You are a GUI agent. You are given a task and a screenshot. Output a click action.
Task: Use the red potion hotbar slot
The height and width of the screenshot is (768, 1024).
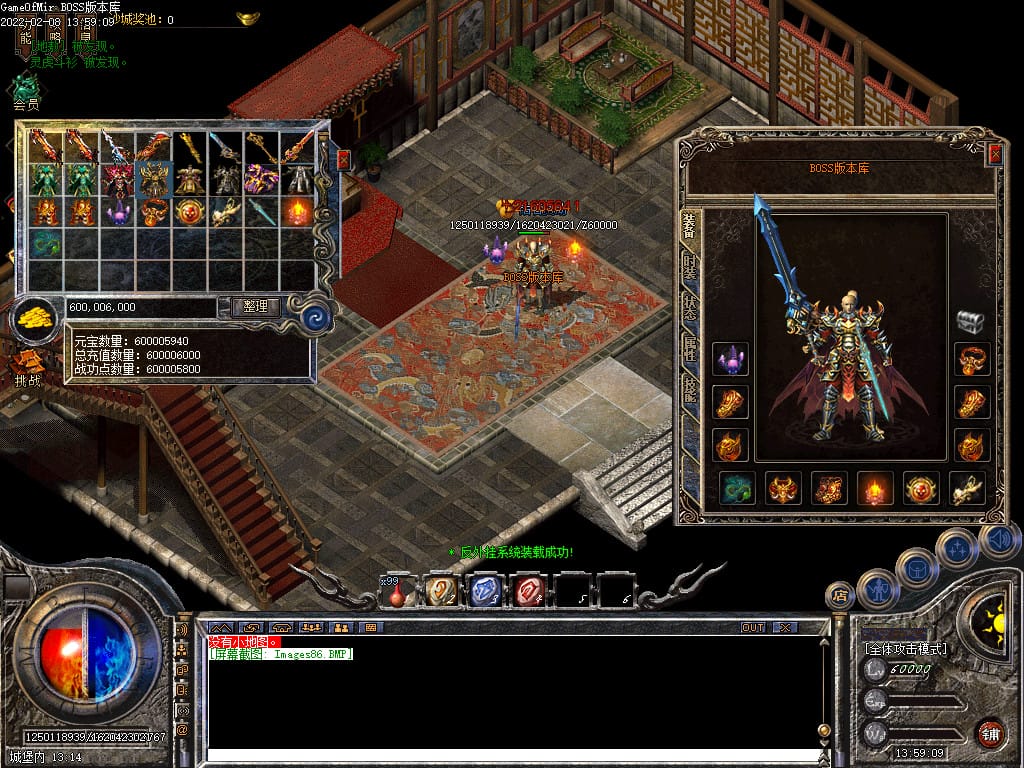point(397,592)
